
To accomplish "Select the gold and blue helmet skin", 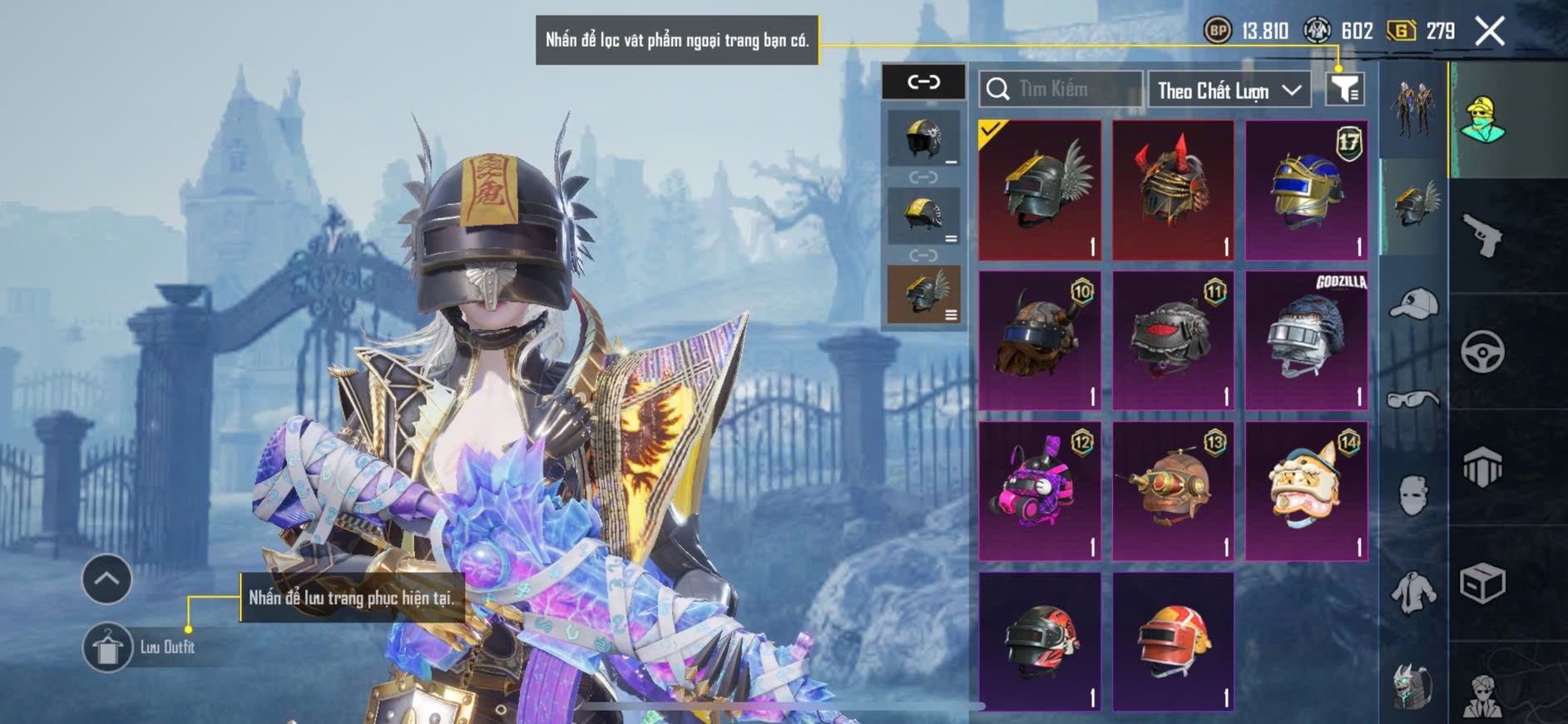I will tap(1306, 191).
